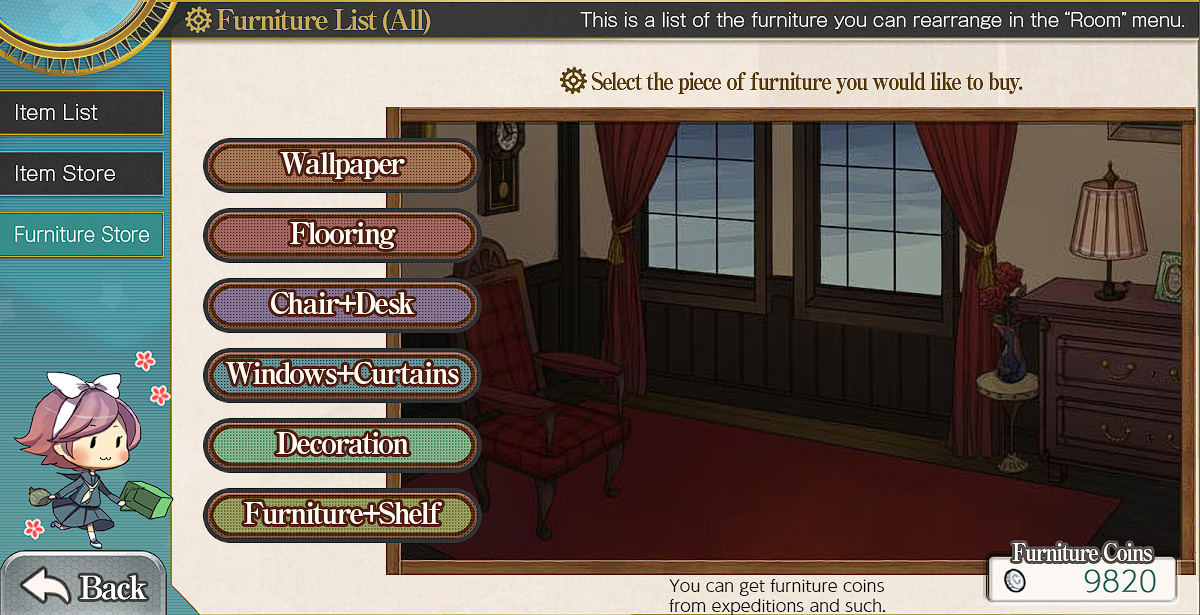Open the Decoration category
The height and width of the screenshot is (615, 1200).
tap(342, 445)
